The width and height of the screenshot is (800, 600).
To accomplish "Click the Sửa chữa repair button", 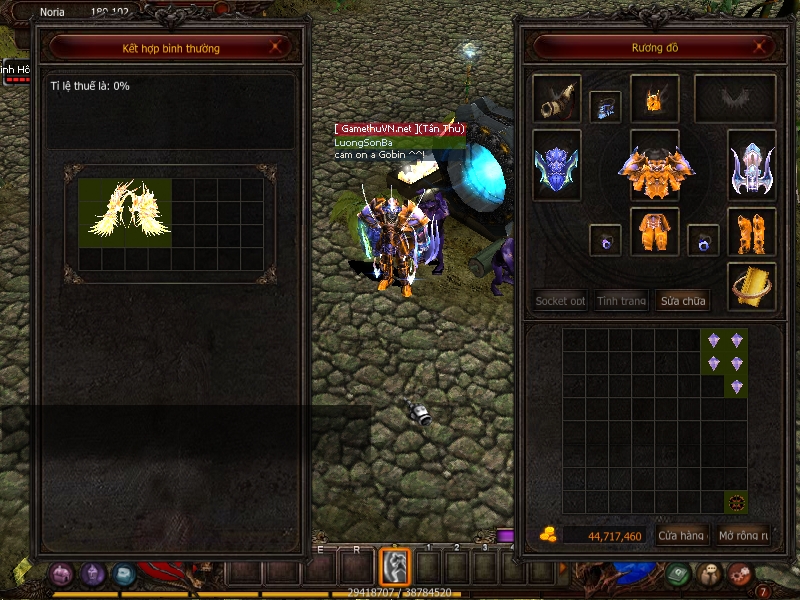I will 682,300.
